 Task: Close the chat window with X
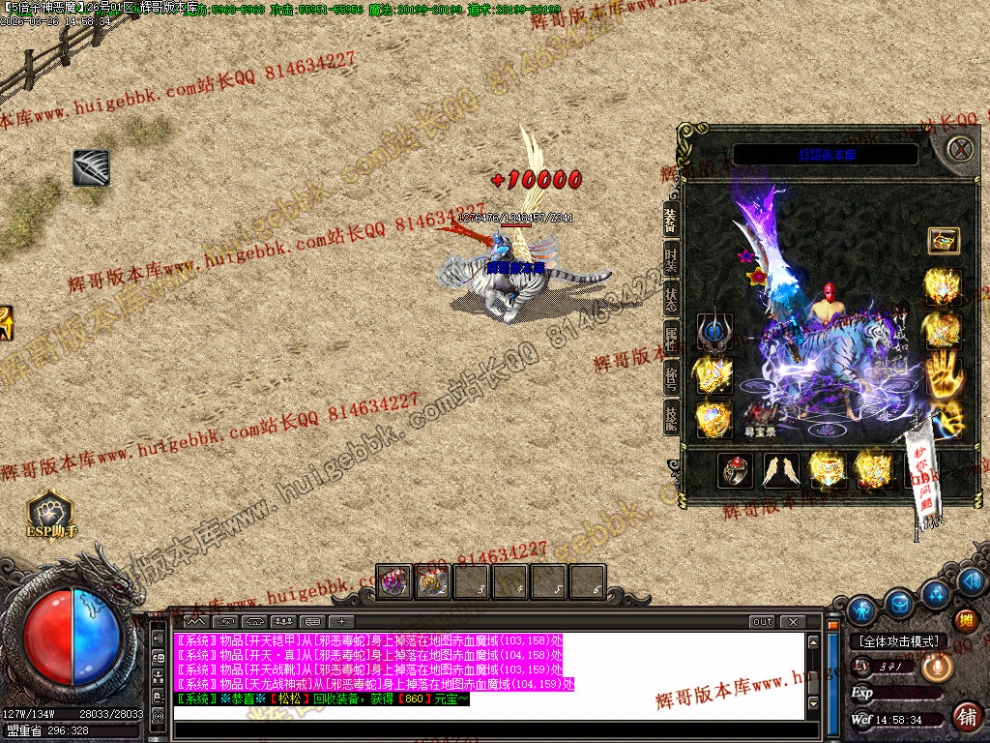pos(792,621)
